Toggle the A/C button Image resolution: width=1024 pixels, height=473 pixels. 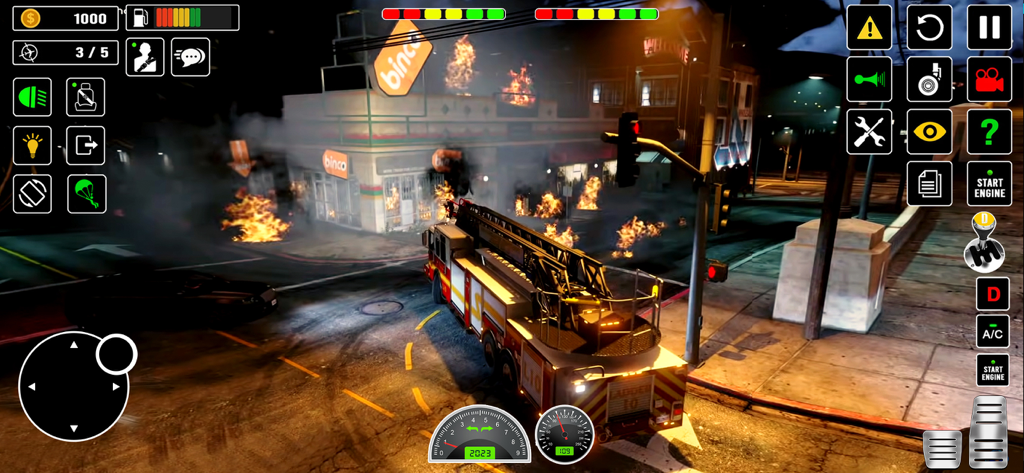tap(992, 333)
